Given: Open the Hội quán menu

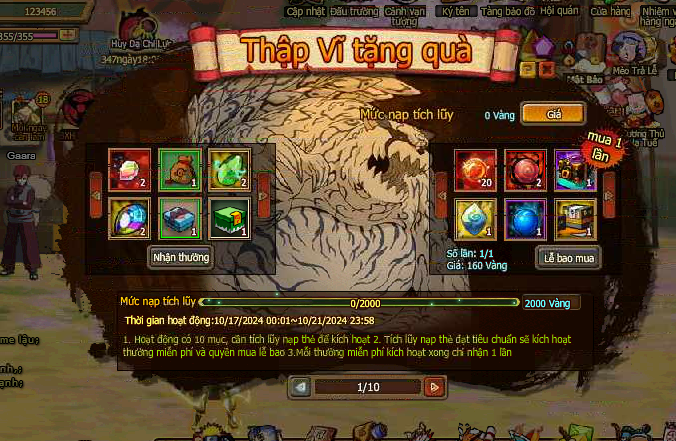Looking at the screenshot, I should (559, 10).
